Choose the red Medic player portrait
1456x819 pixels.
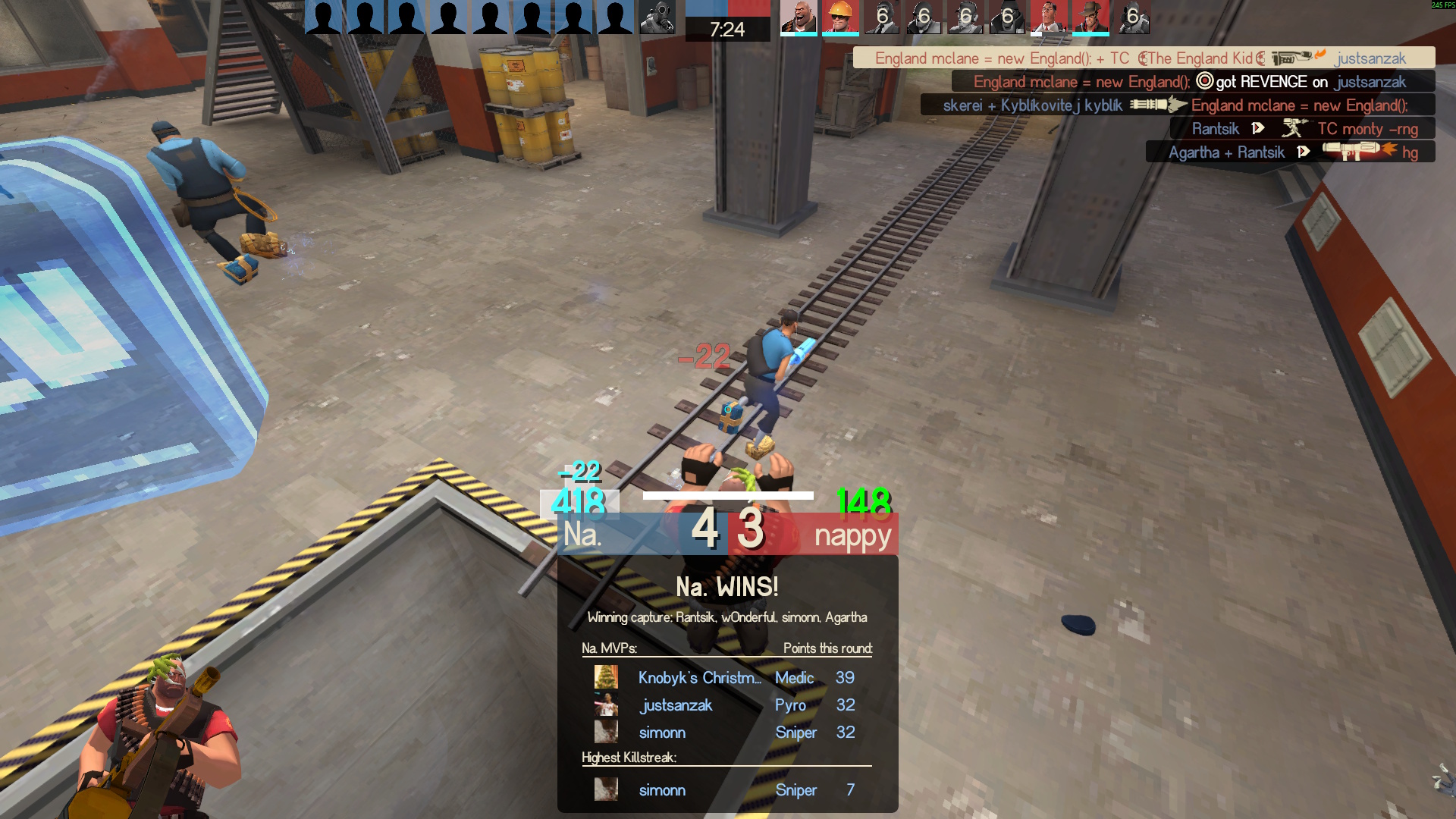[1048, 17]
